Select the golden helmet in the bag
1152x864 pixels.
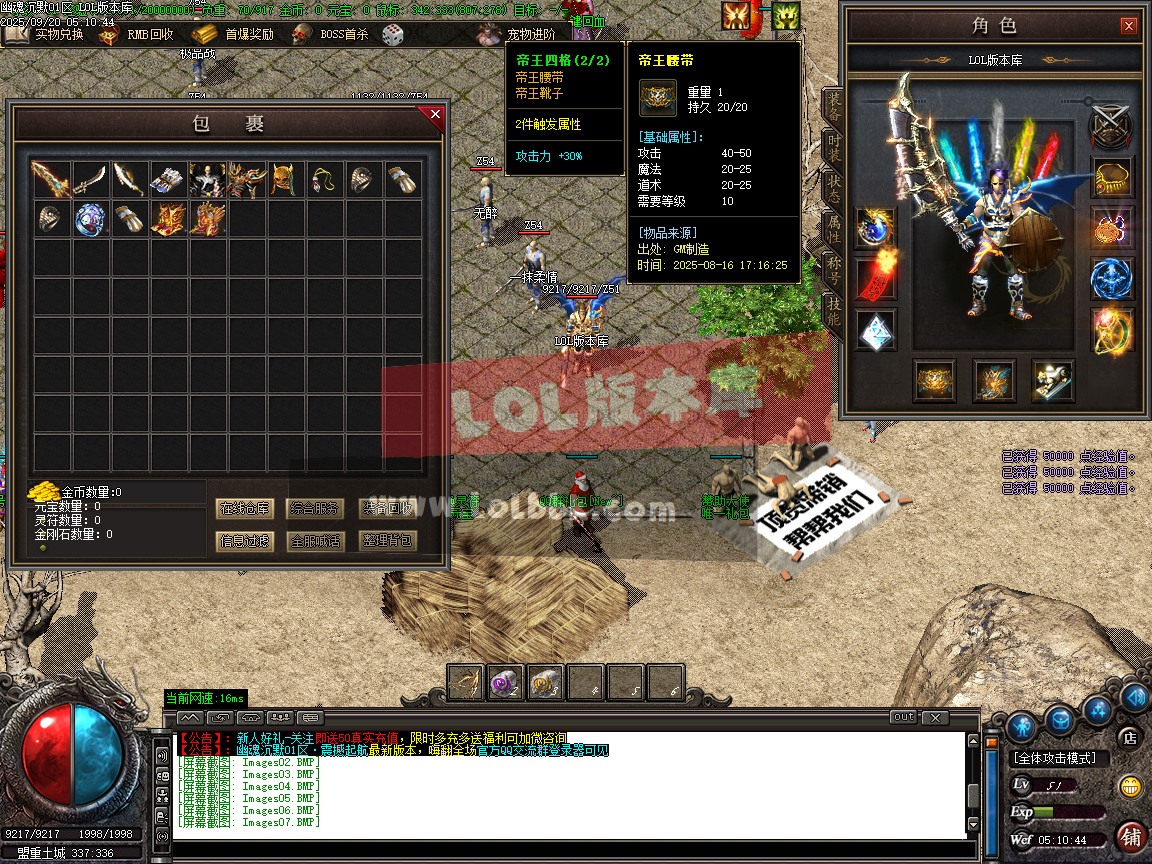pos(285,180)
